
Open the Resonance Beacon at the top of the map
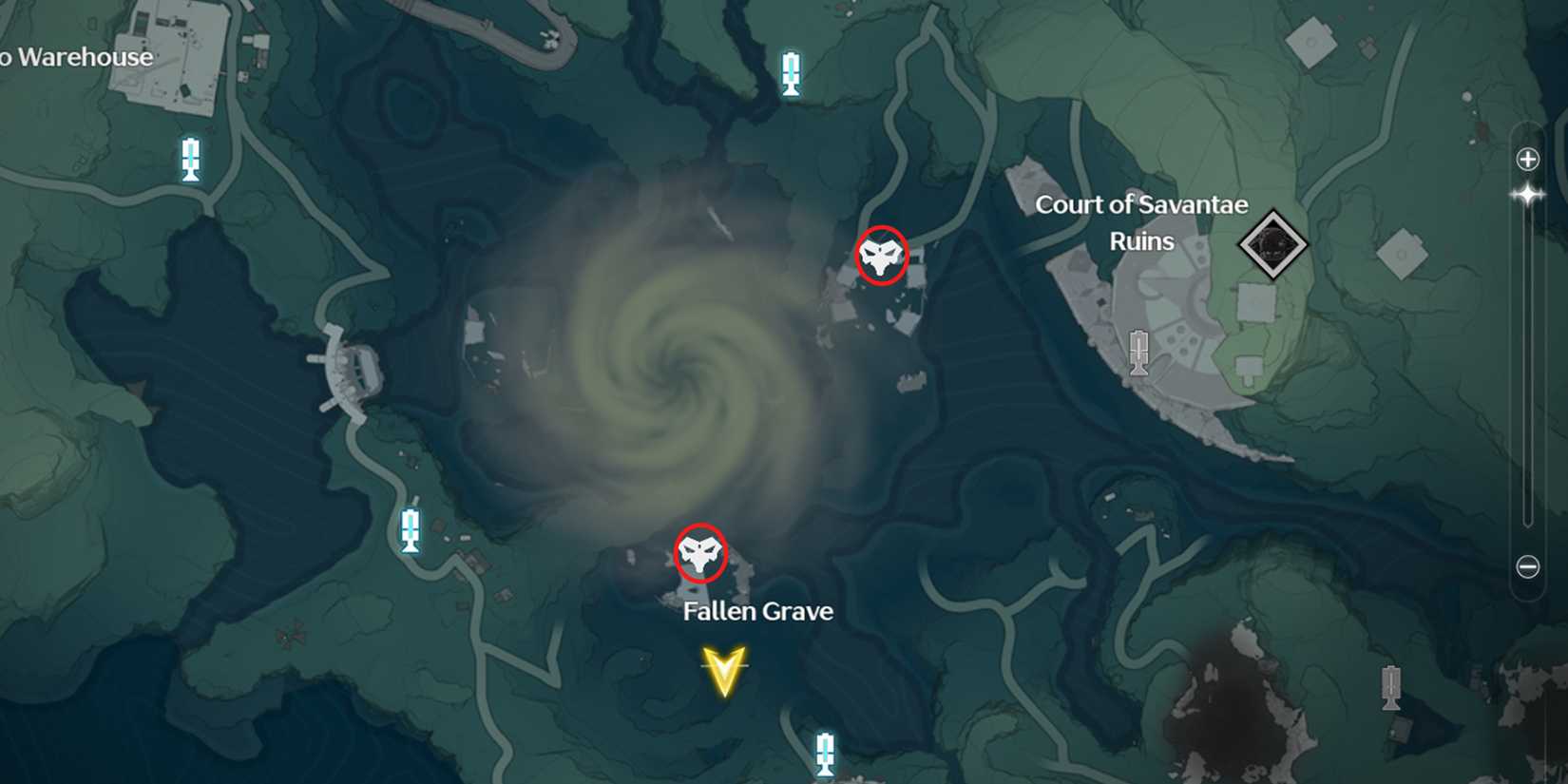pyautogui.click(x=791, y=72)
